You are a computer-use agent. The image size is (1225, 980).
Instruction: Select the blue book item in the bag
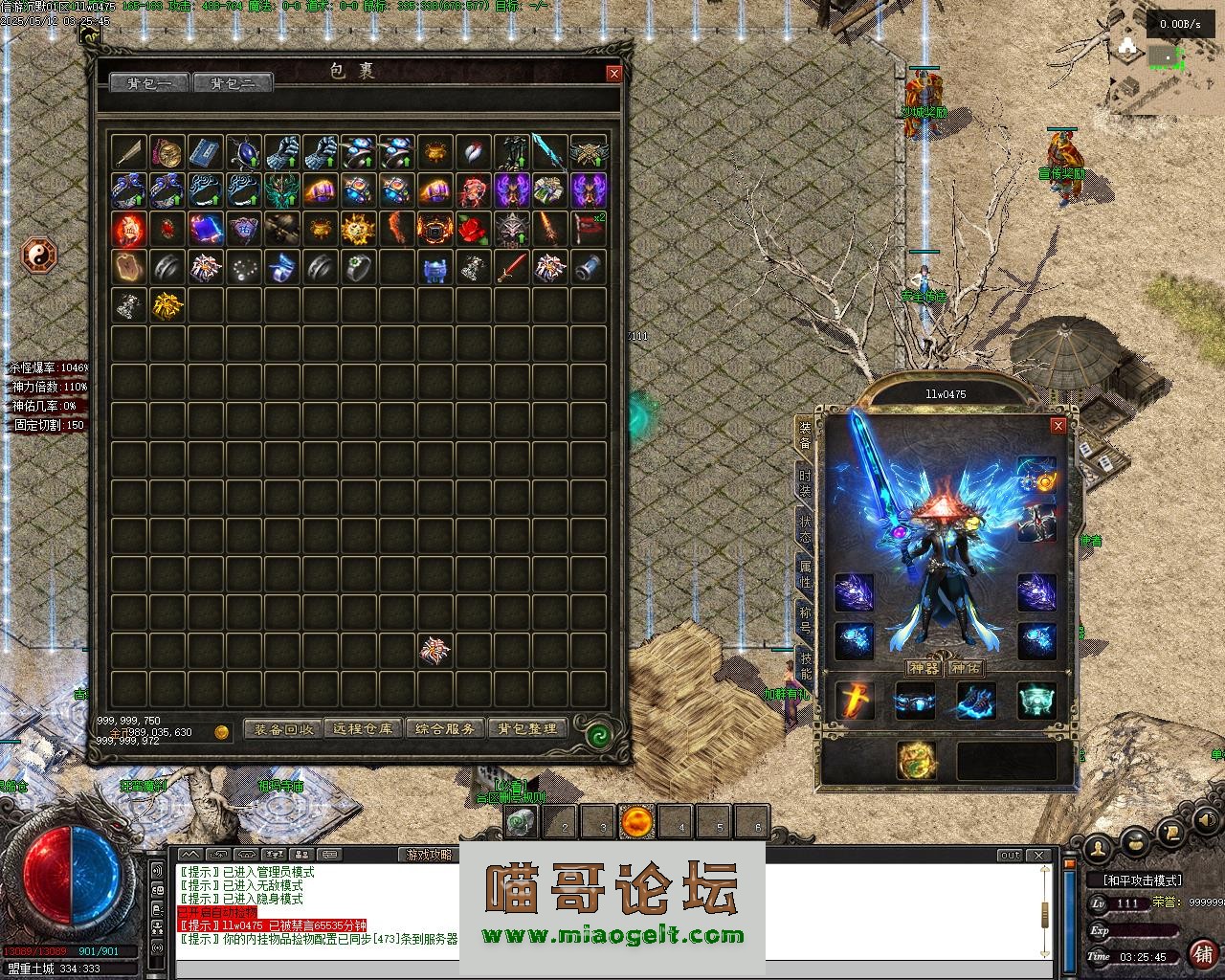click(x=206, y=152)
